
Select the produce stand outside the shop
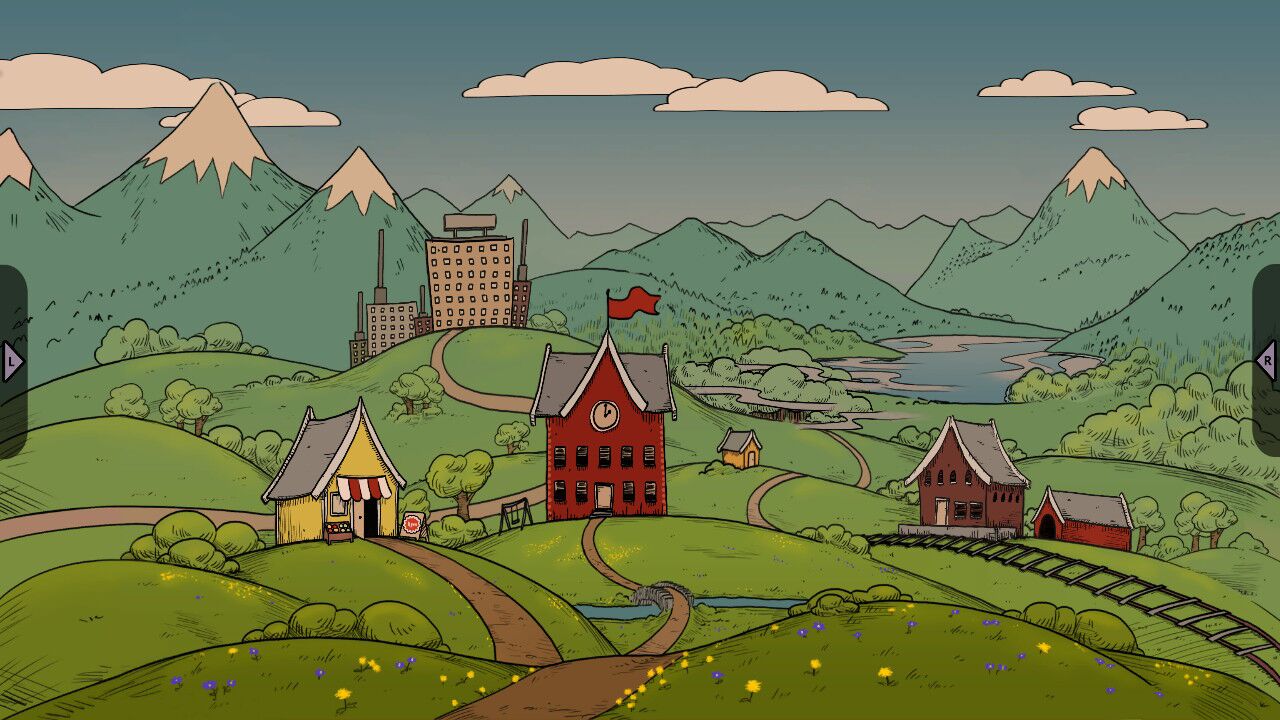337,528
